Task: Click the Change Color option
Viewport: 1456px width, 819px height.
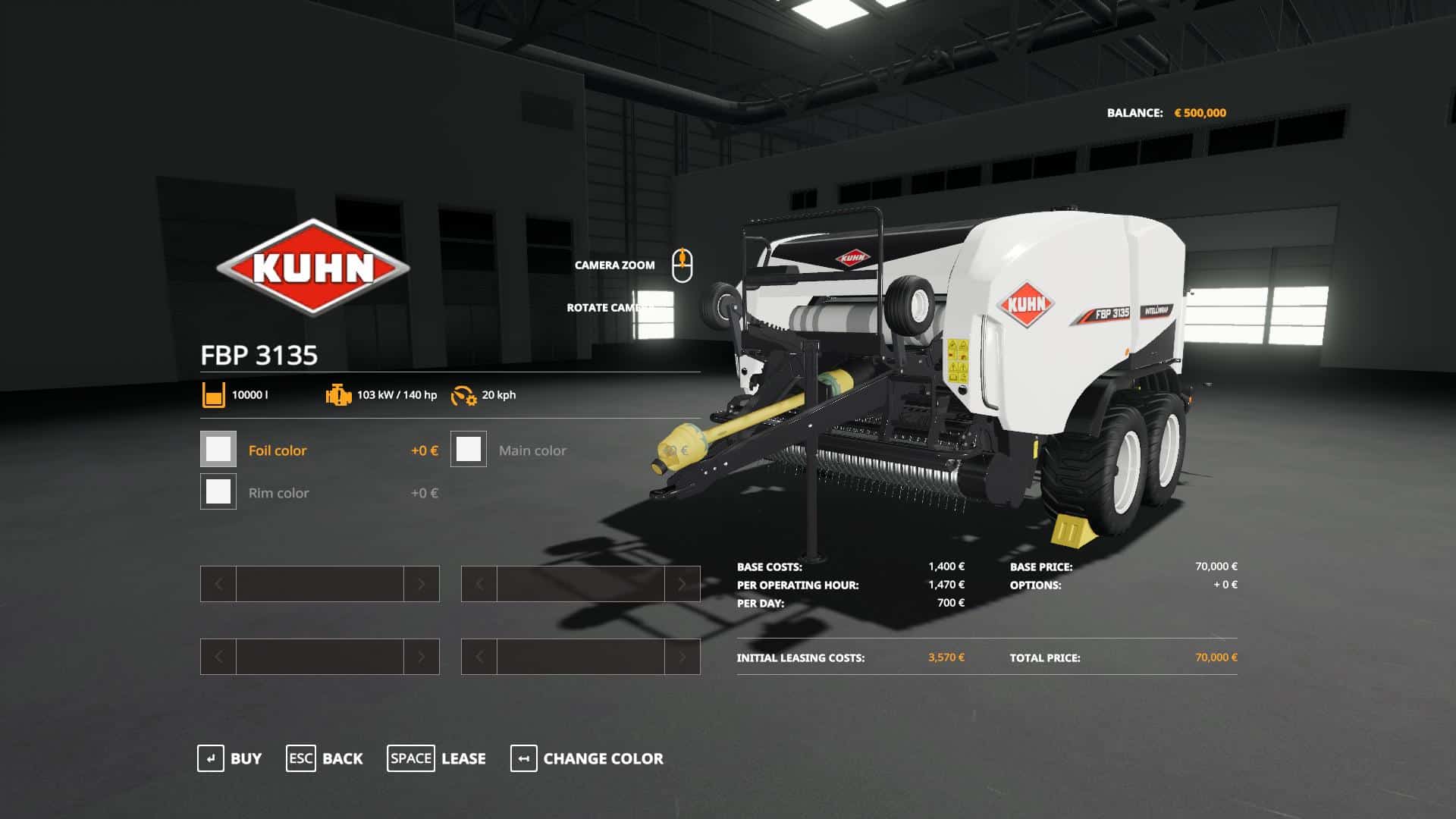Action: (x=602, y=758)
